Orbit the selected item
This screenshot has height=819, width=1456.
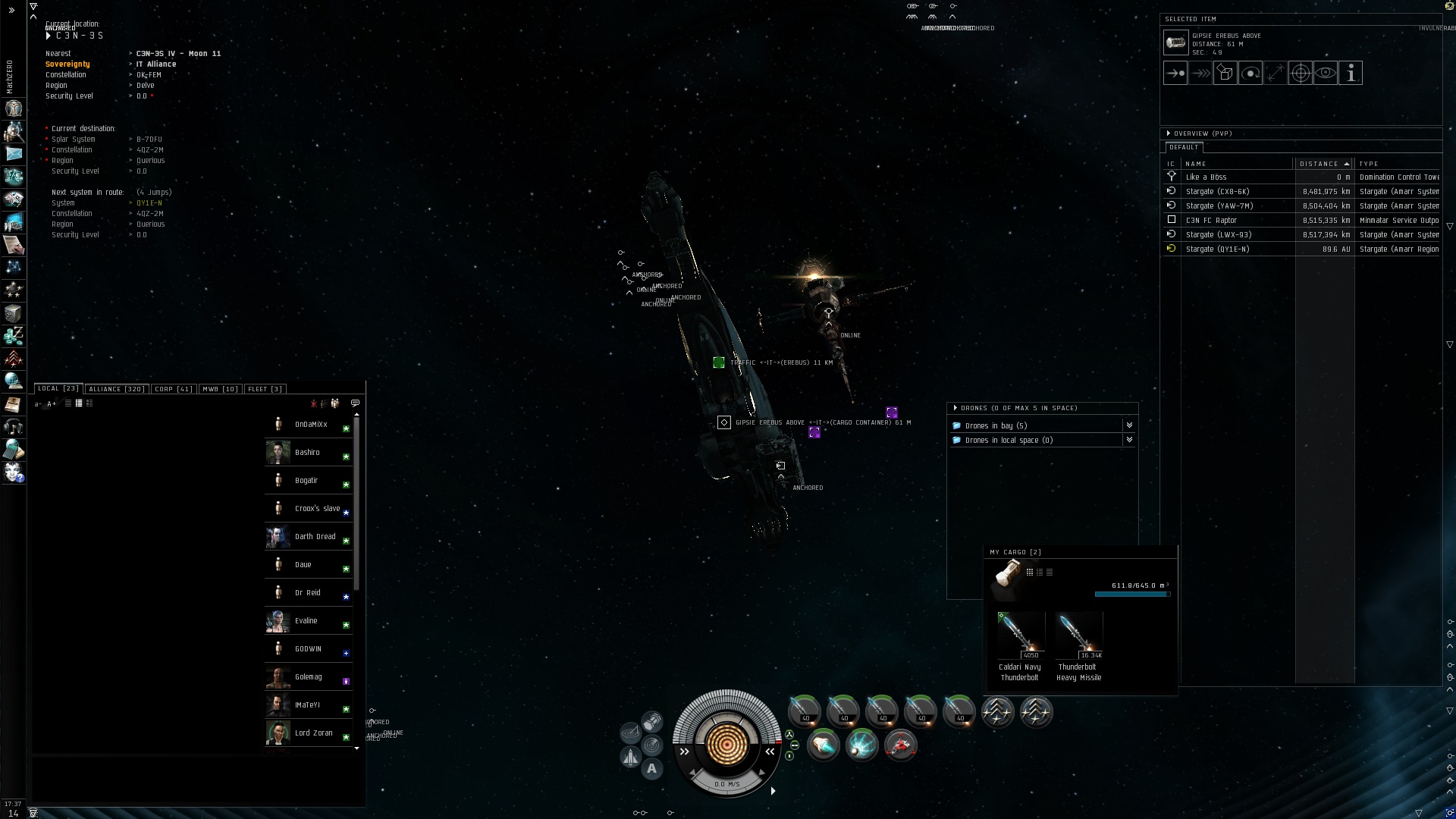[x=1250, y=74]
